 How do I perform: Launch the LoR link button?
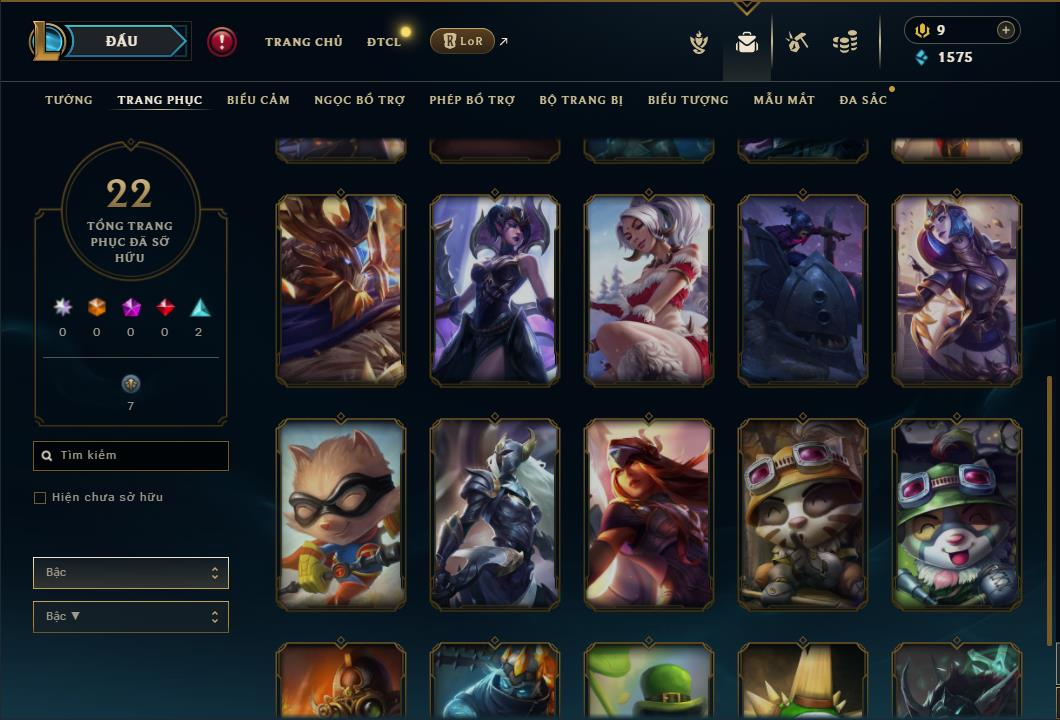[x=462, y=41]
